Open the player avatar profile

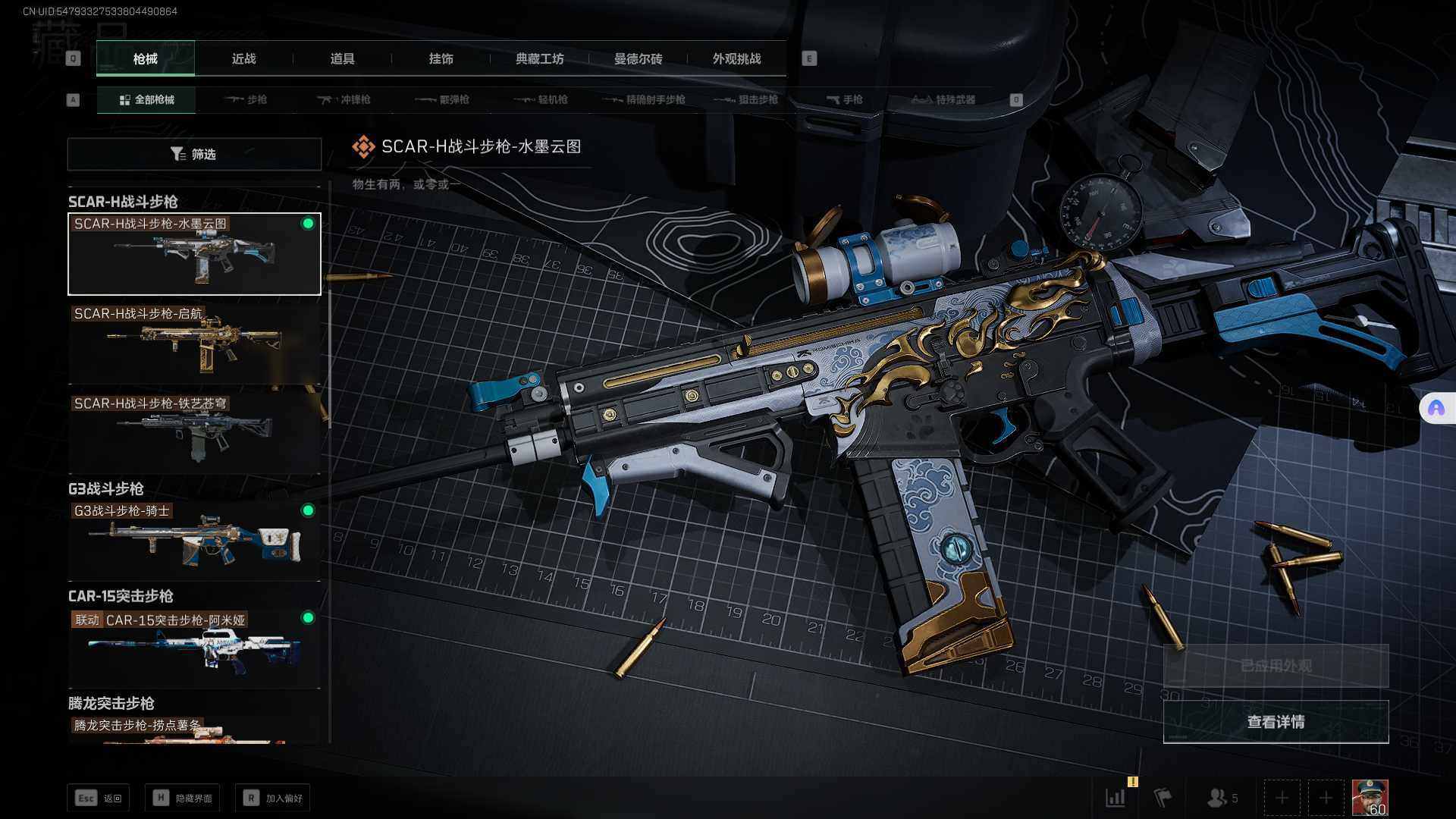pos(1370,798)
